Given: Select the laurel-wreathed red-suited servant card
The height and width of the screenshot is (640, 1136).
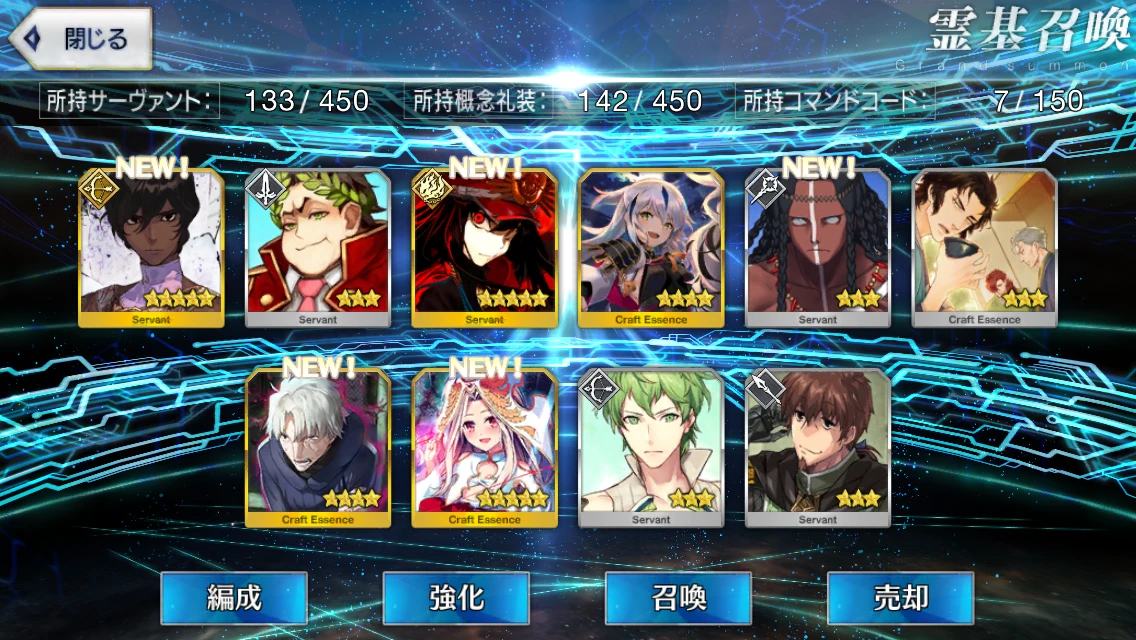Looking at the screenshot, I should coord(318,248).
